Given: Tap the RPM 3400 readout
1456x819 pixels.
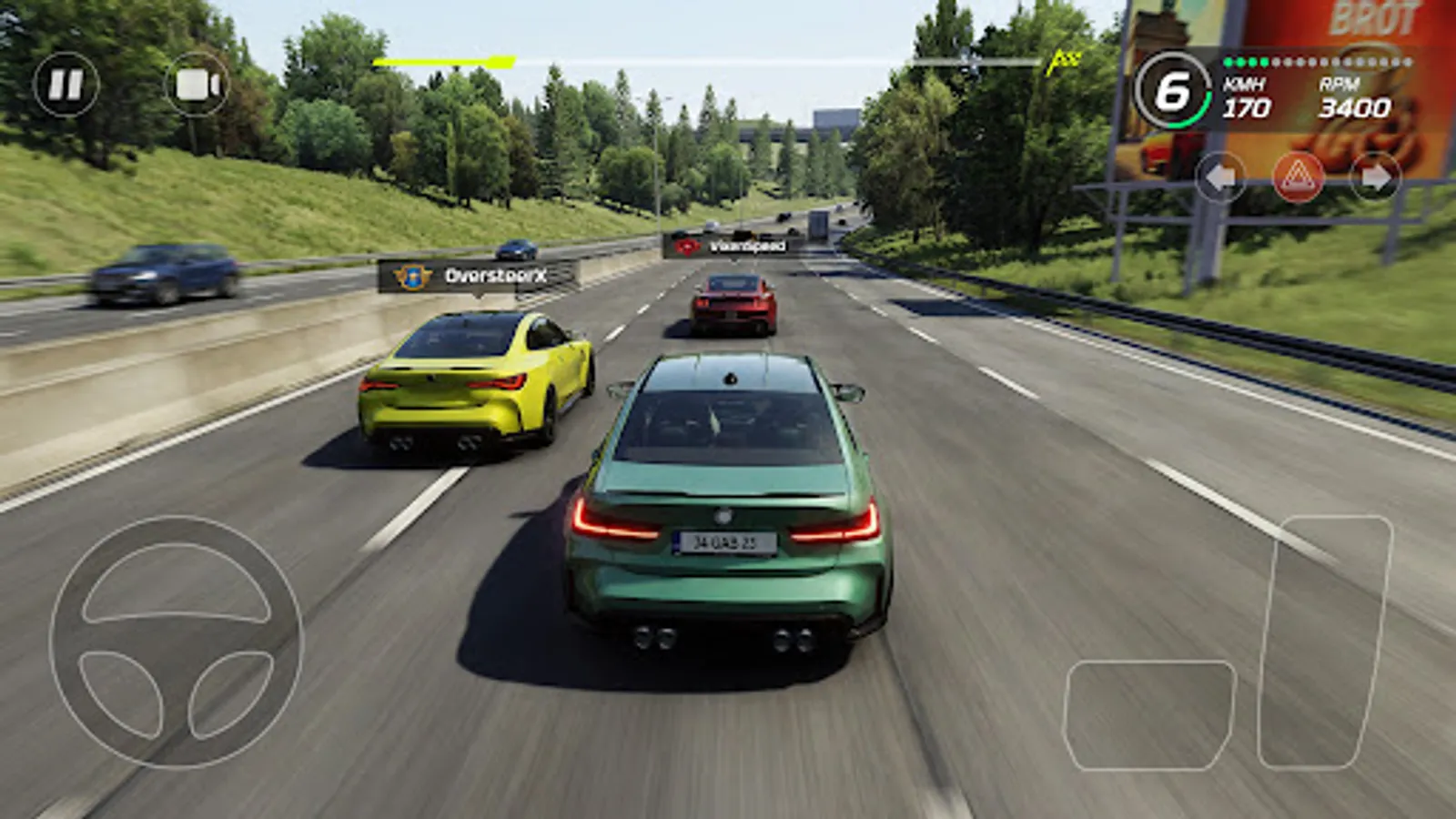Looking at the screenshot, I should [x=1353, y=100].
